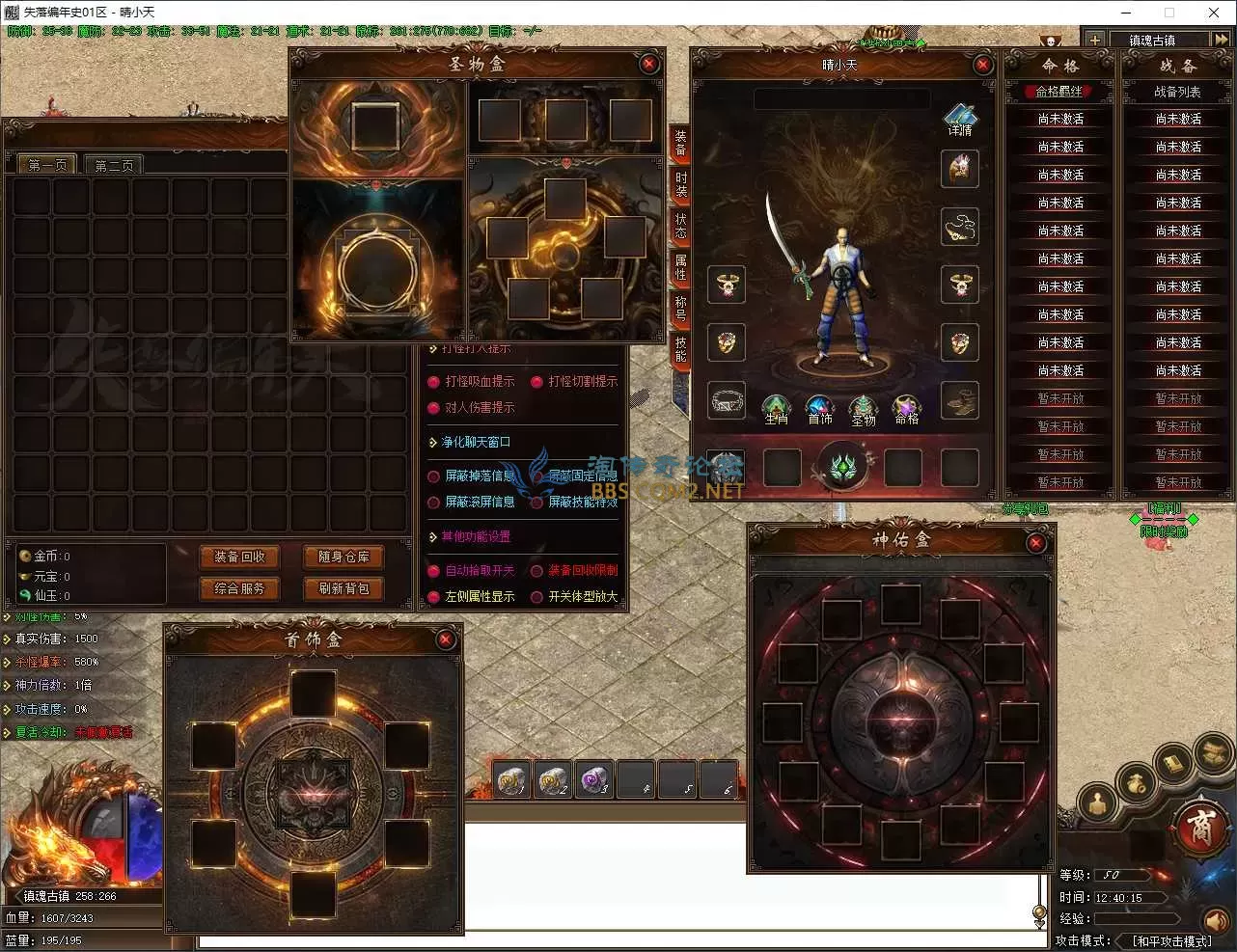Screen dimensions: 1237x952
Task: Click the 装备回收 button
Action: pos(239,557)
